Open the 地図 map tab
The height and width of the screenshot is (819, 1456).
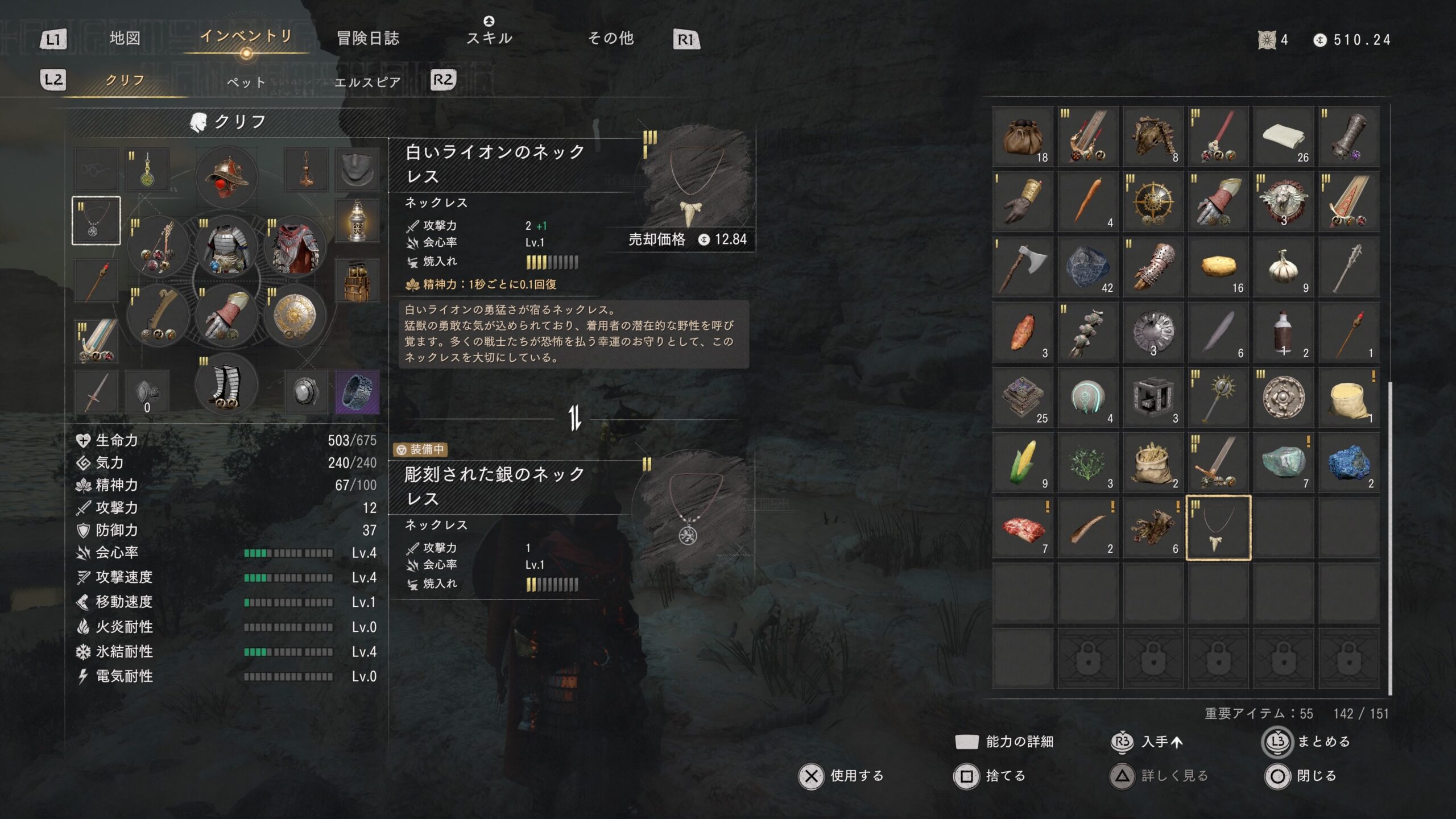click(125, 38)
